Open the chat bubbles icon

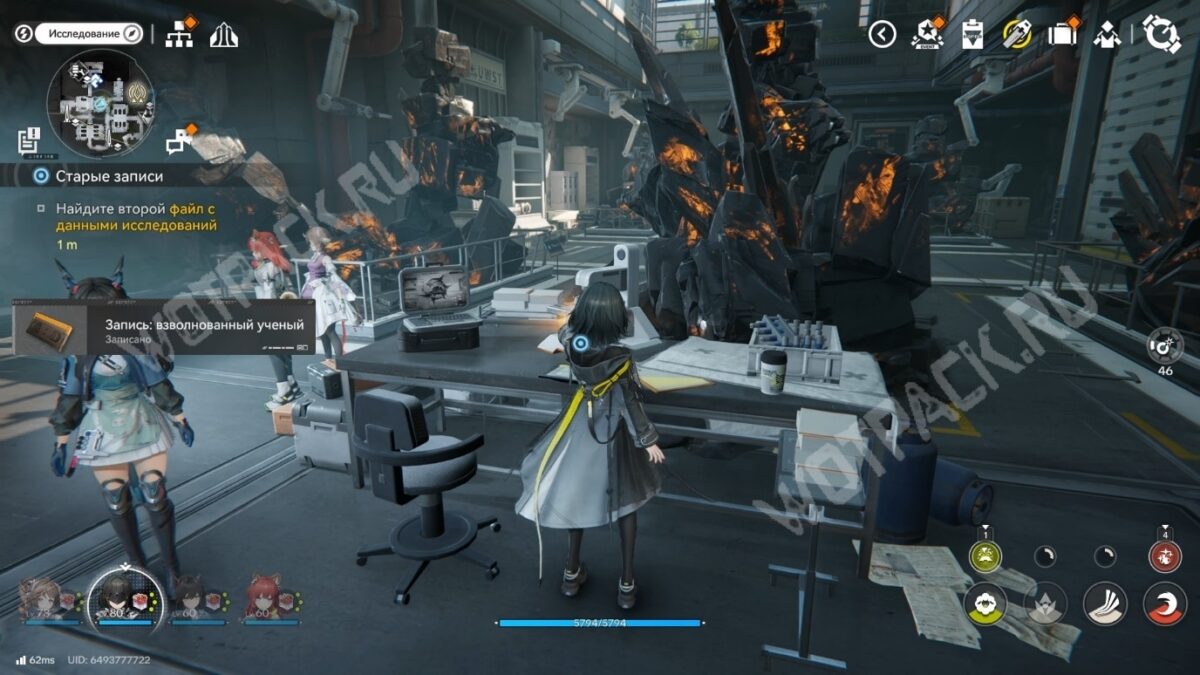pyautogui.click(x=179, y=142)
